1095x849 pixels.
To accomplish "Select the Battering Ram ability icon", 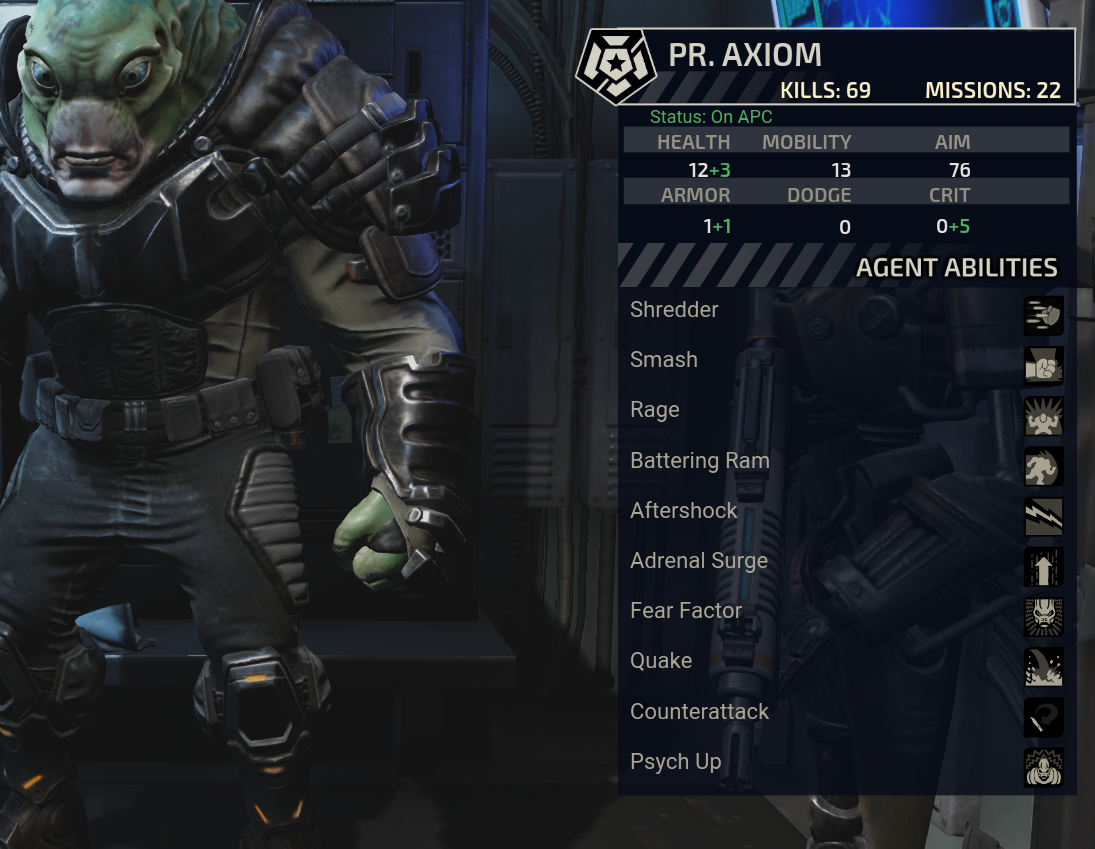I will pyautogui.click(x=1043, y=466).
